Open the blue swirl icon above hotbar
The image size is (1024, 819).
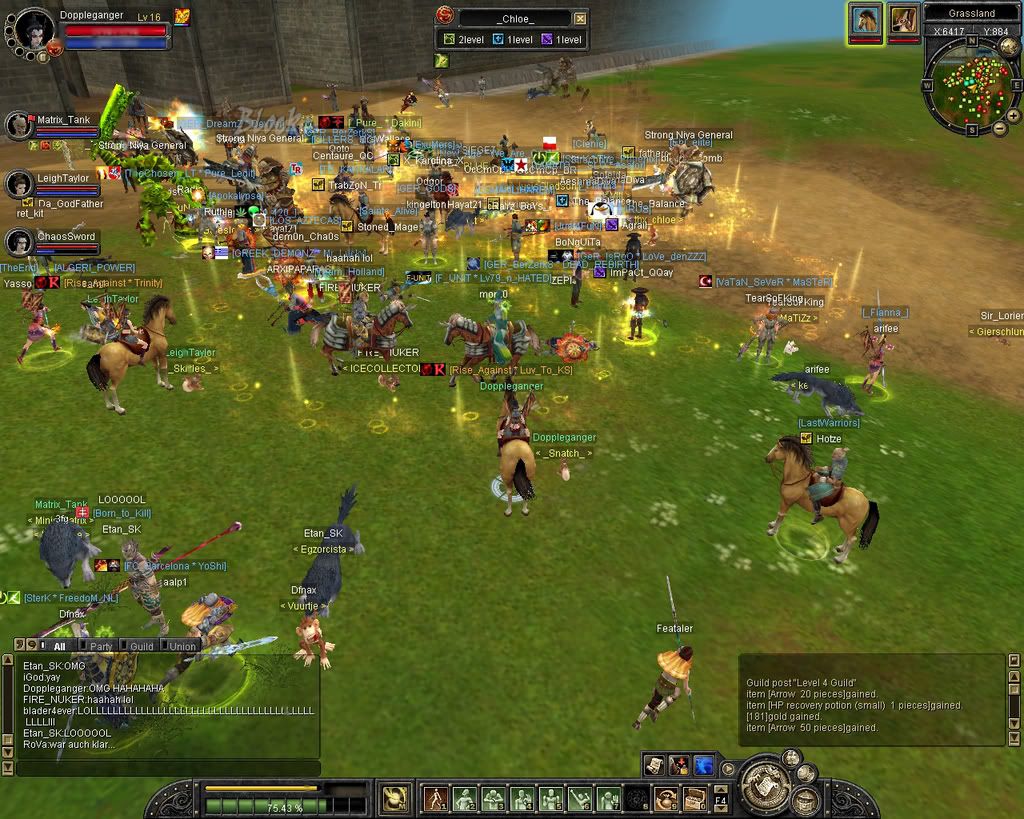(x=703, y=765)
